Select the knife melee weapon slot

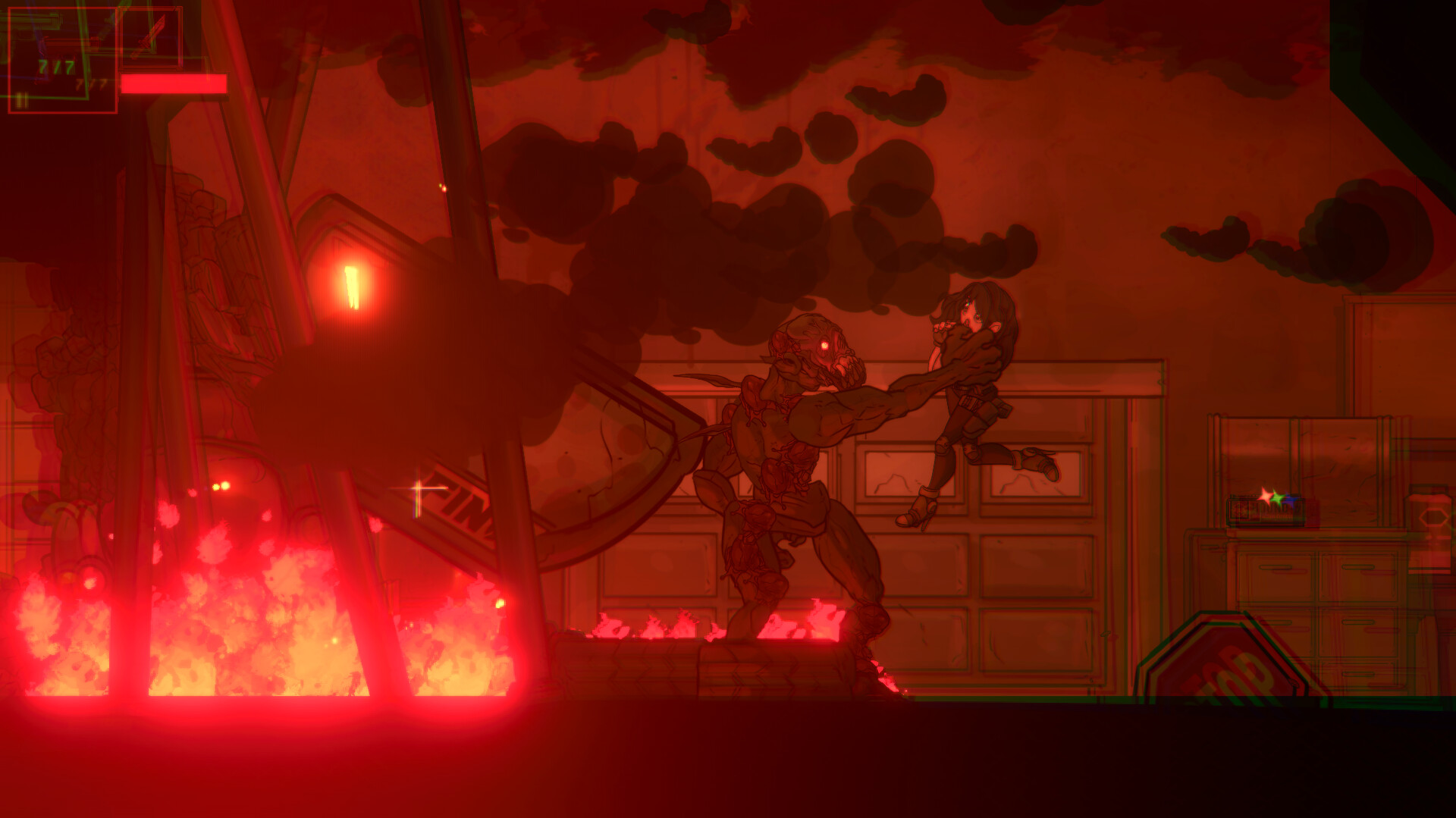pos(151,38)
